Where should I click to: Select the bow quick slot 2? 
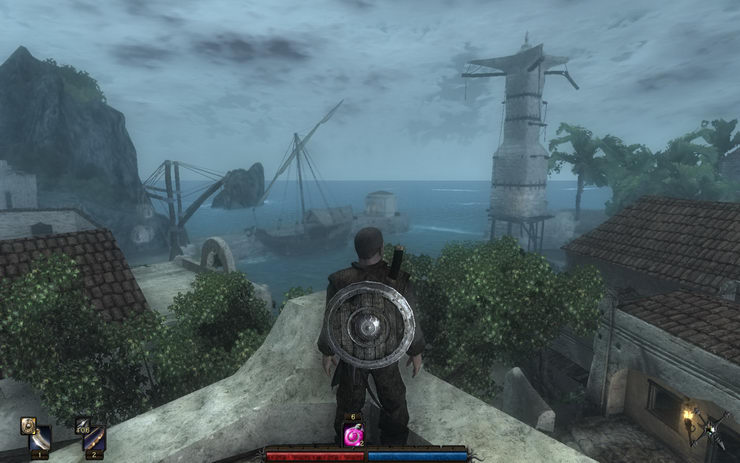click(x=93, y=440)
